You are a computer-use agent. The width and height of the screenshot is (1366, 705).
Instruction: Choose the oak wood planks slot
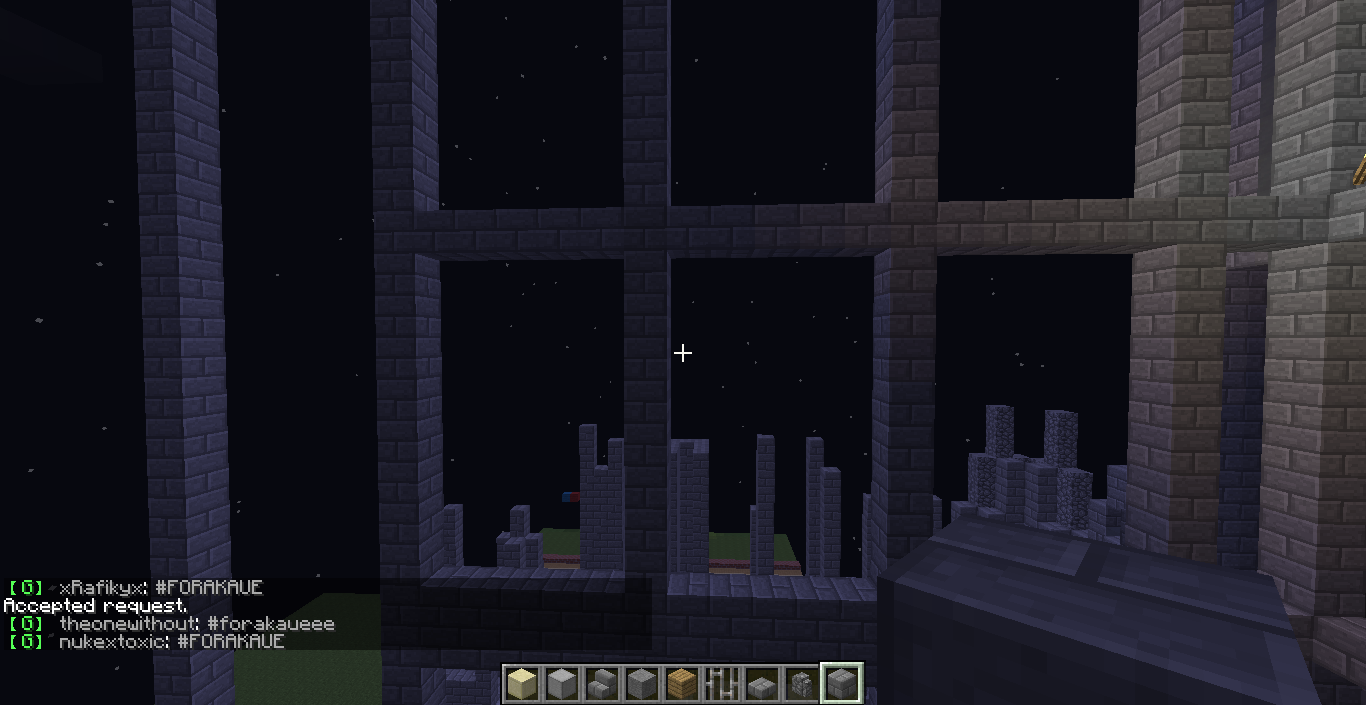pos(681,684)
